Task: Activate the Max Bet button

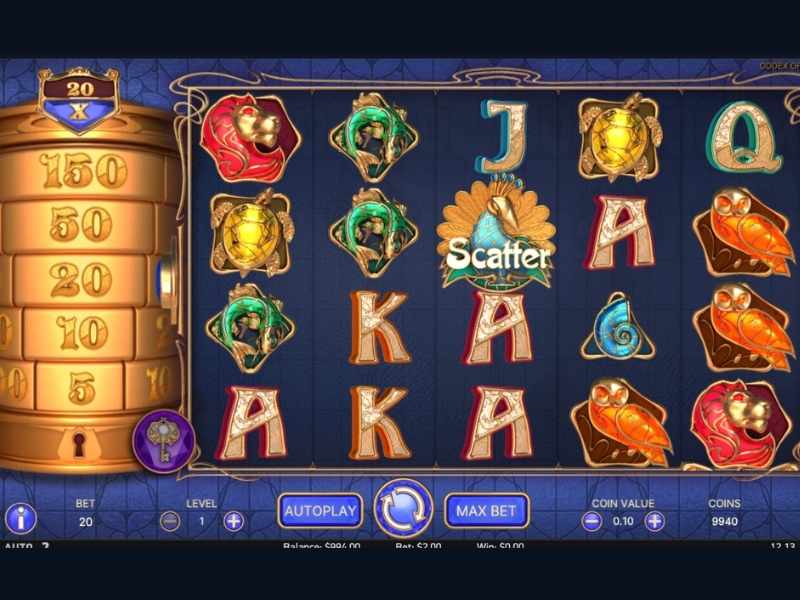Action: tap(486, 511)
